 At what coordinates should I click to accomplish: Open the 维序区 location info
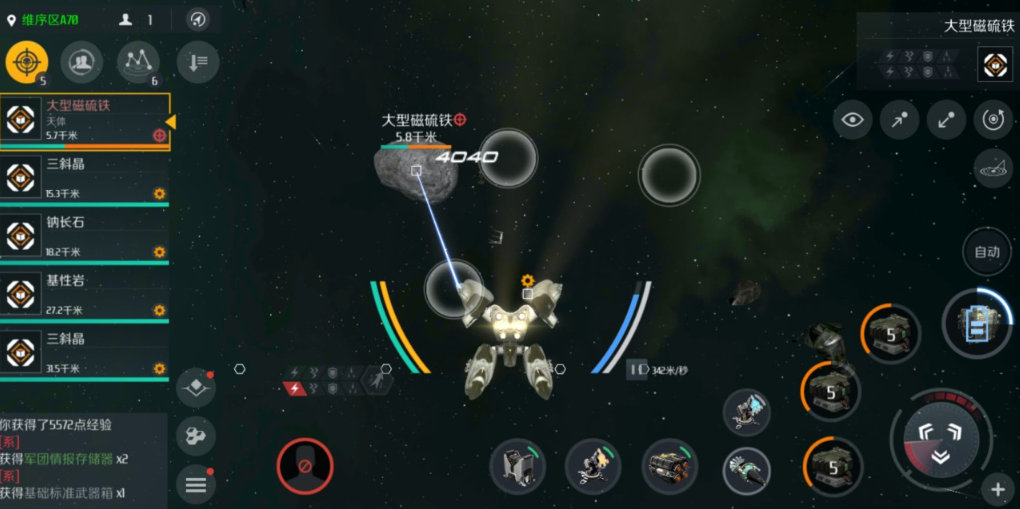point(44,19)
